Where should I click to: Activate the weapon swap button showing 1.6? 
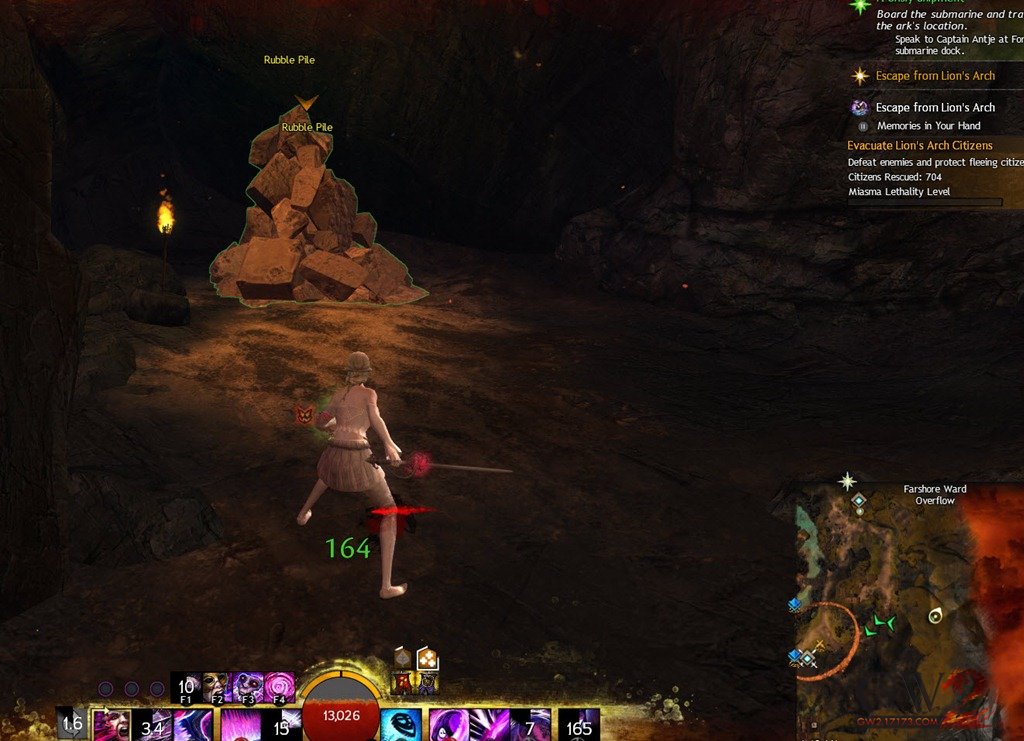click(72, 725)
